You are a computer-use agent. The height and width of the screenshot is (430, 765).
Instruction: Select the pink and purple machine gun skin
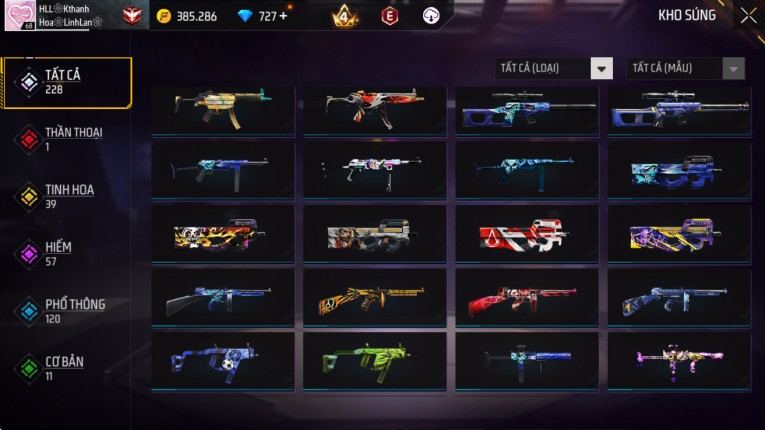pyautogui.click(x=679, y=361)
